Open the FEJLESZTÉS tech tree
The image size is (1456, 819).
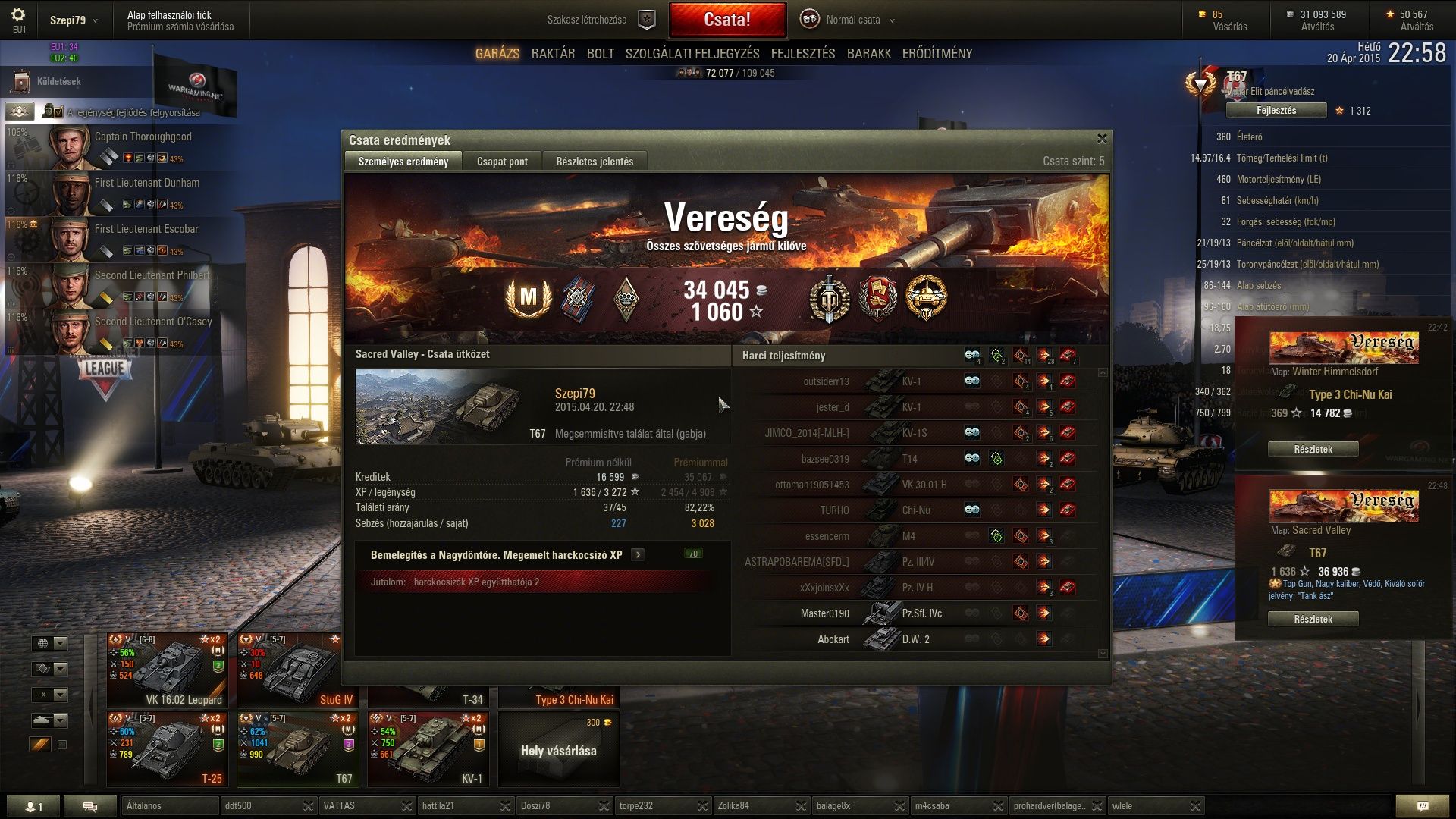pos(802,54)
